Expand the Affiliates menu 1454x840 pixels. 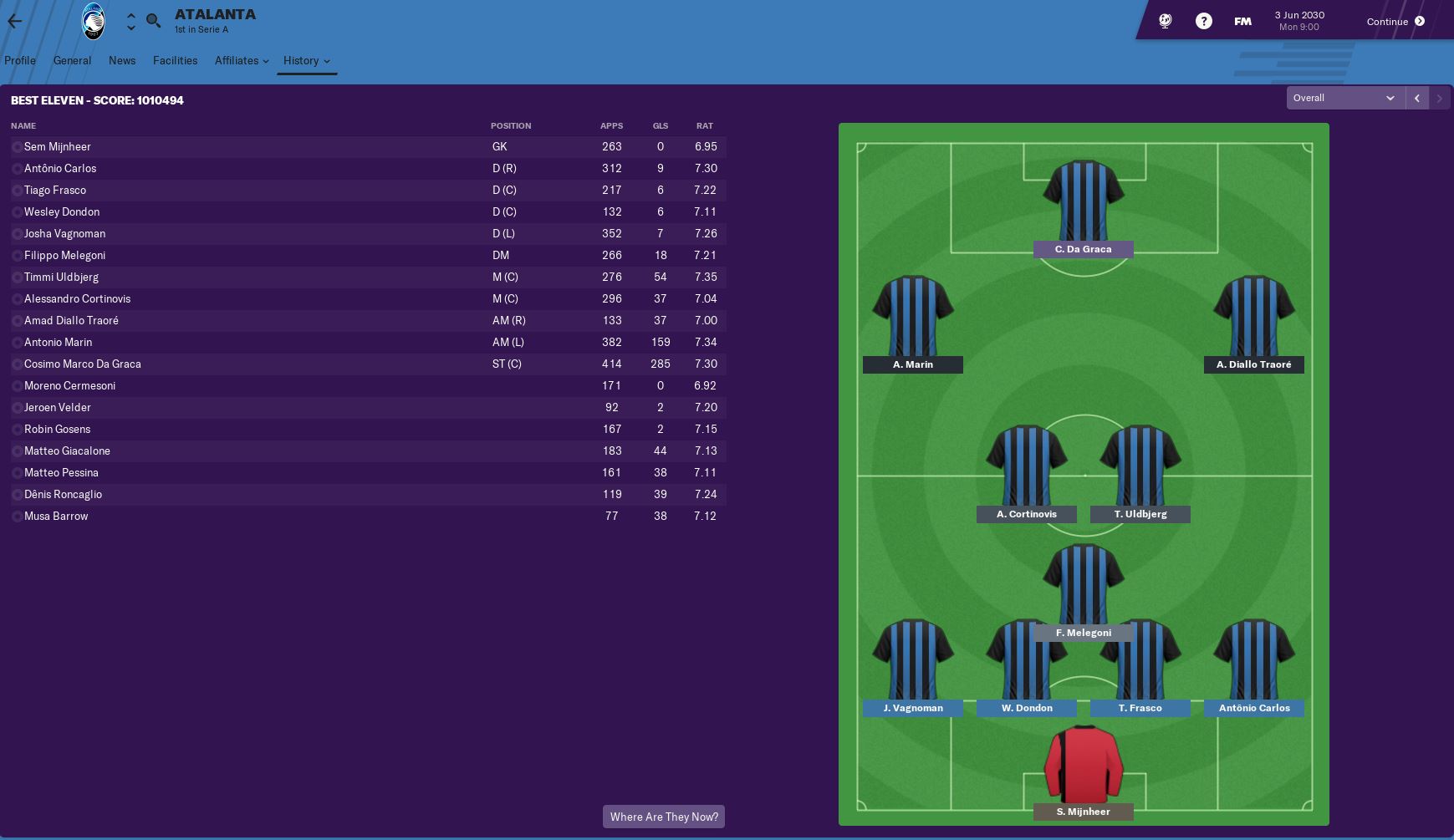click(241, 60)
